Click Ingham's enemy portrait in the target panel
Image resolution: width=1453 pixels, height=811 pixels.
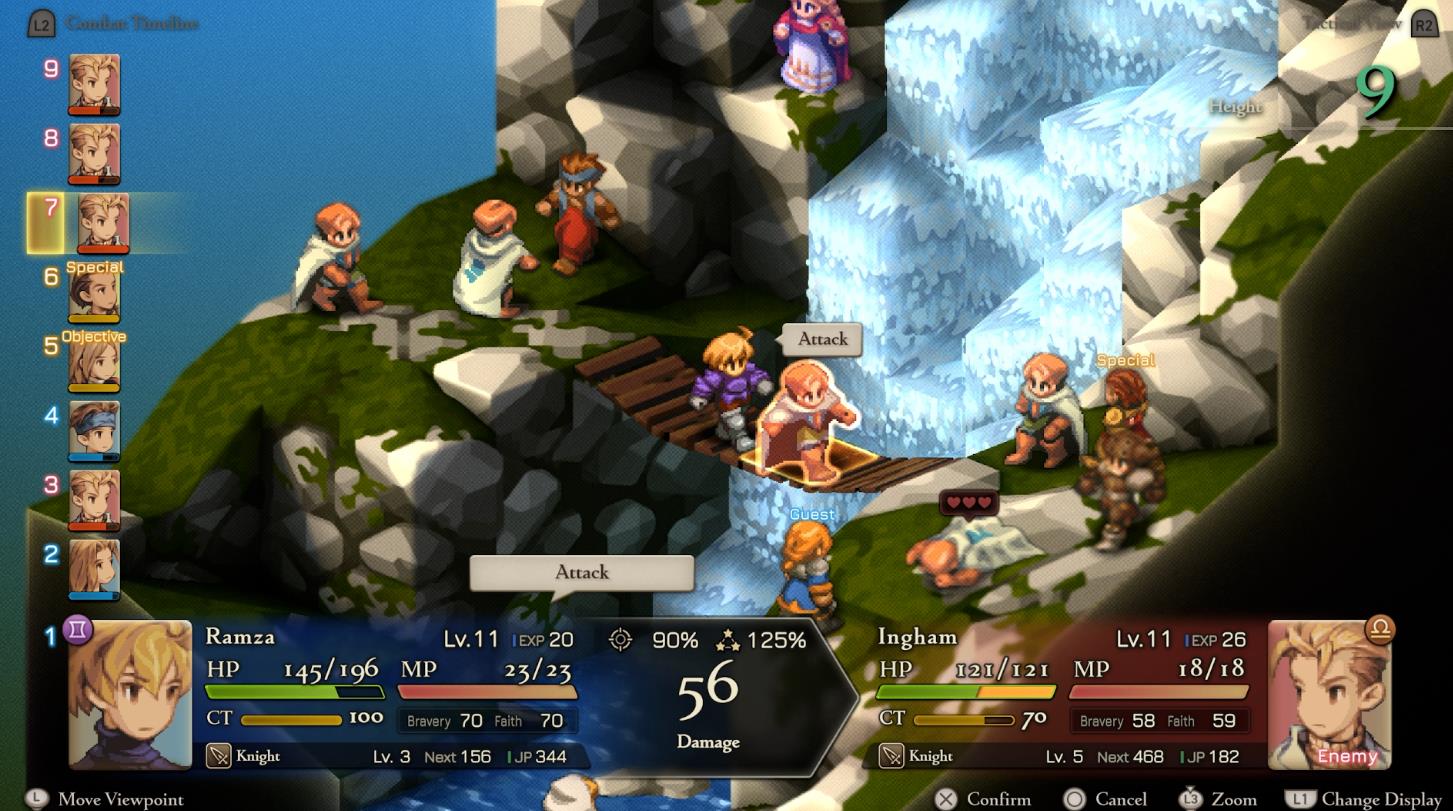[x=1329, y=694]
